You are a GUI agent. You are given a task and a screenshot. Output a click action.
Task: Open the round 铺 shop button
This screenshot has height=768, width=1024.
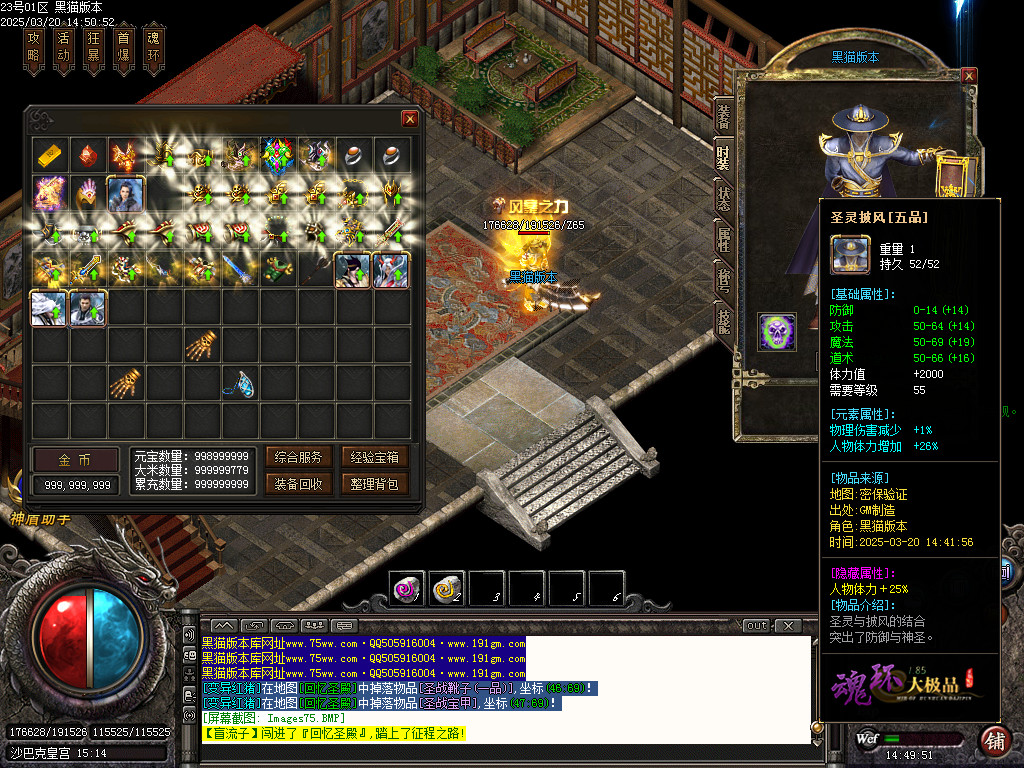tap(994, 741)
